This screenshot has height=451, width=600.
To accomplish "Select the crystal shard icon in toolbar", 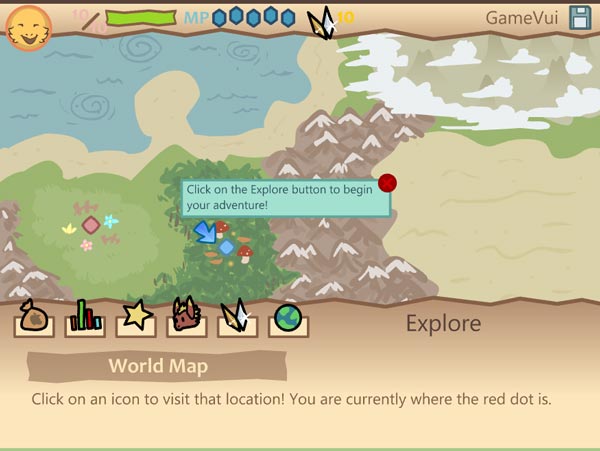I will coord(237,318).
